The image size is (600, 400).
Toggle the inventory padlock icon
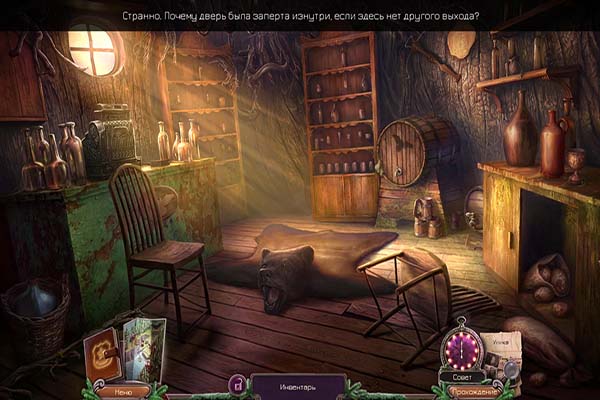(x=238, y=383)
